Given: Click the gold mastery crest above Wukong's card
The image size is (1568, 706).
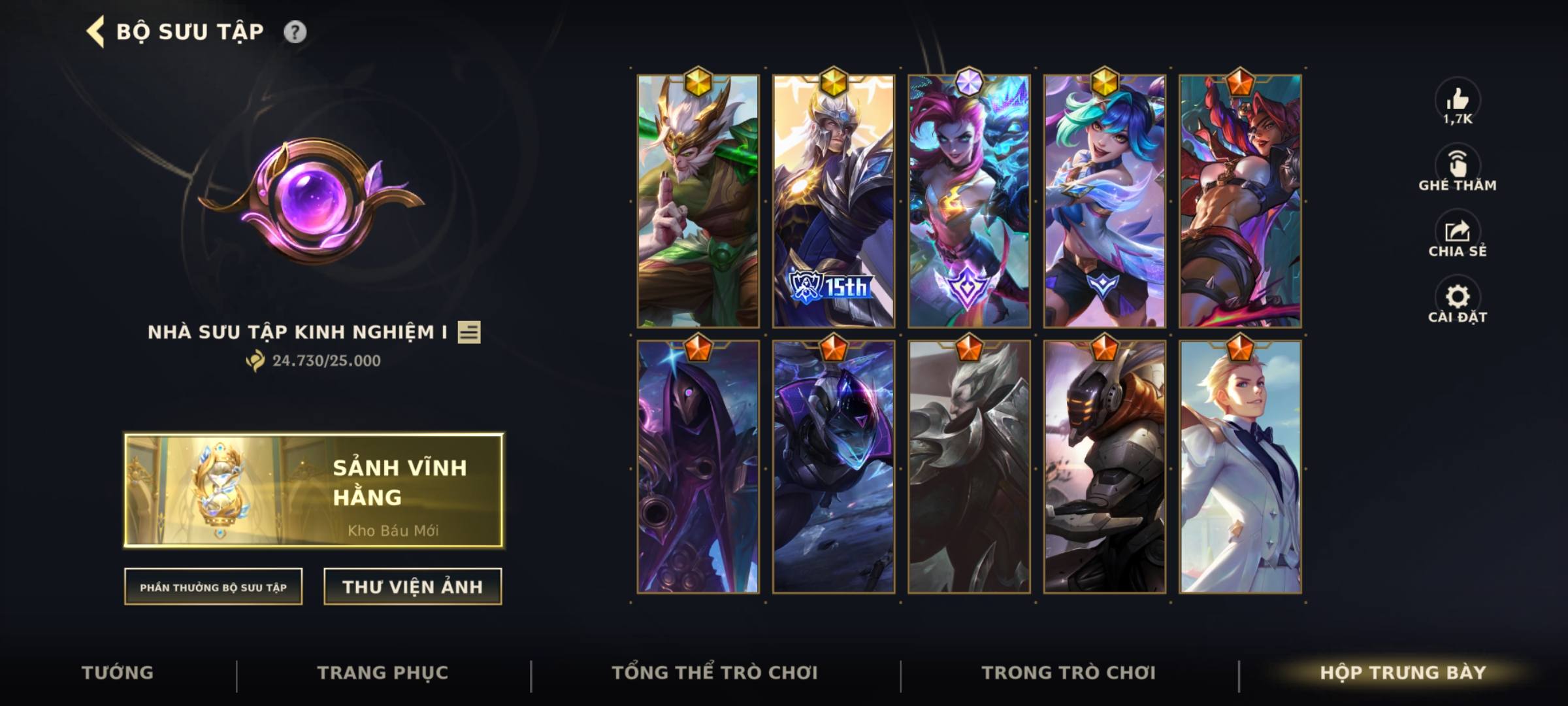Looking at the screenshot, I should pos(698,82).
